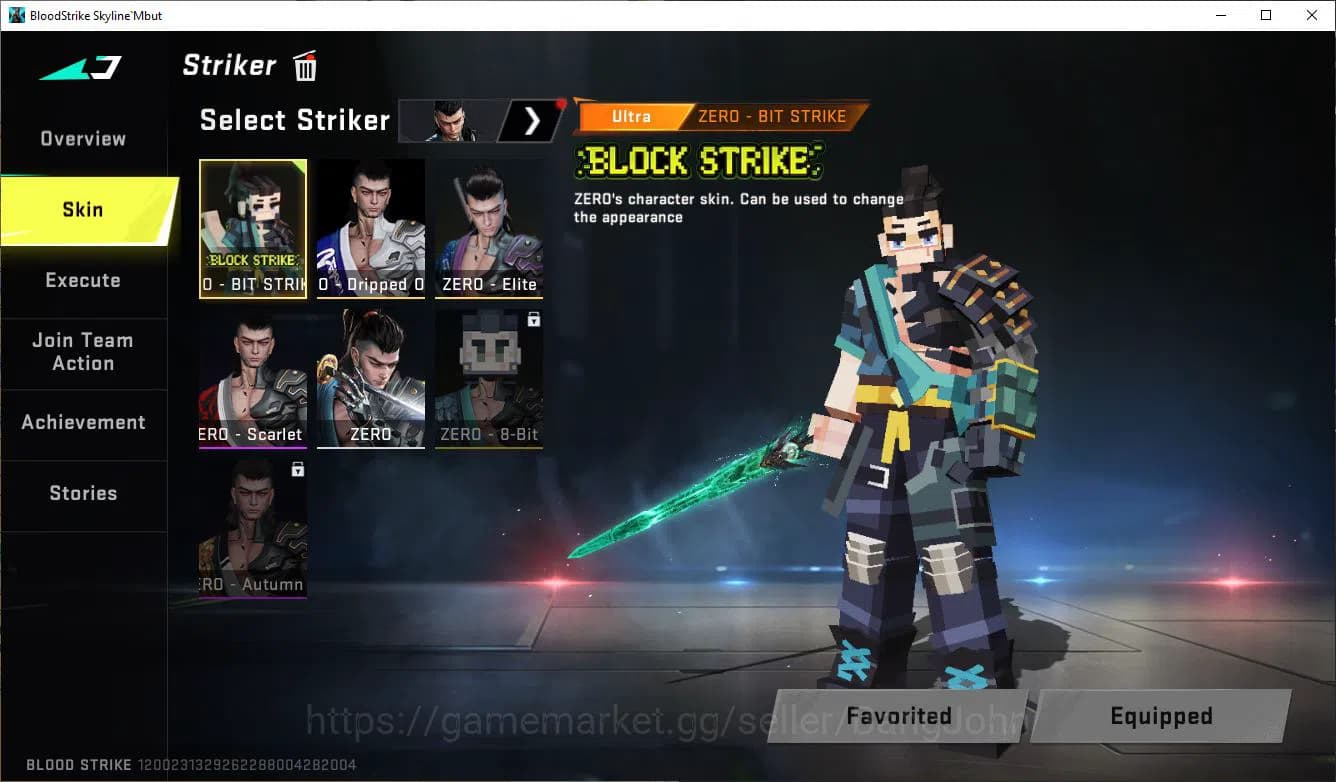Click the lock icon on ZERO - Autumn skin
The height and width of the screenshot is (782, 1336).
point(297,470)
